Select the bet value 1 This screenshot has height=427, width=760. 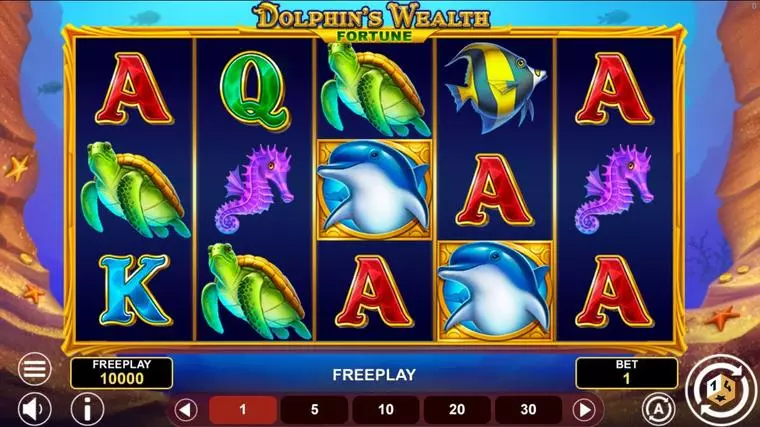click(x=242, y=409)
